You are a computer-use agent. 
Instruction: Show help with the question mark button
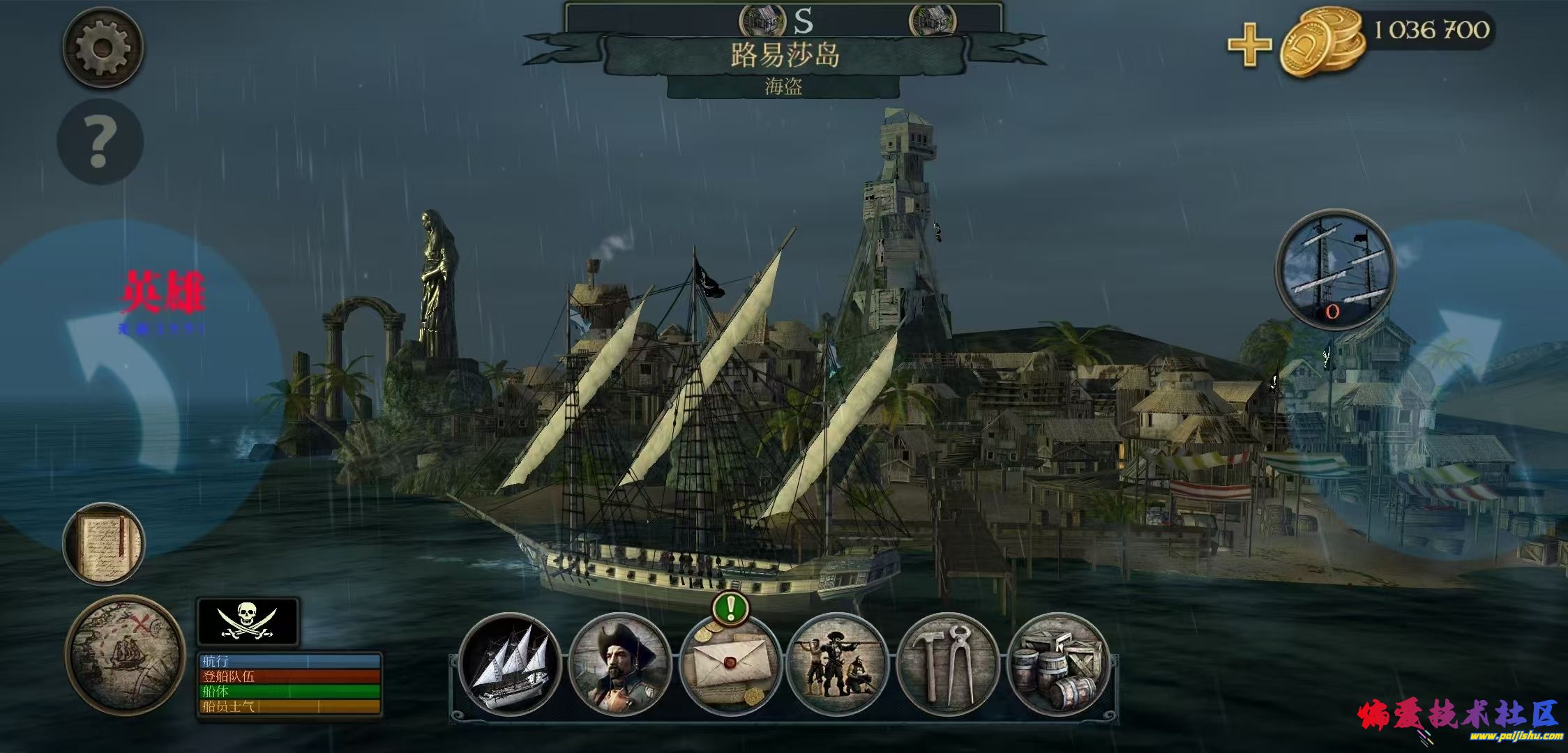[100, 142]
